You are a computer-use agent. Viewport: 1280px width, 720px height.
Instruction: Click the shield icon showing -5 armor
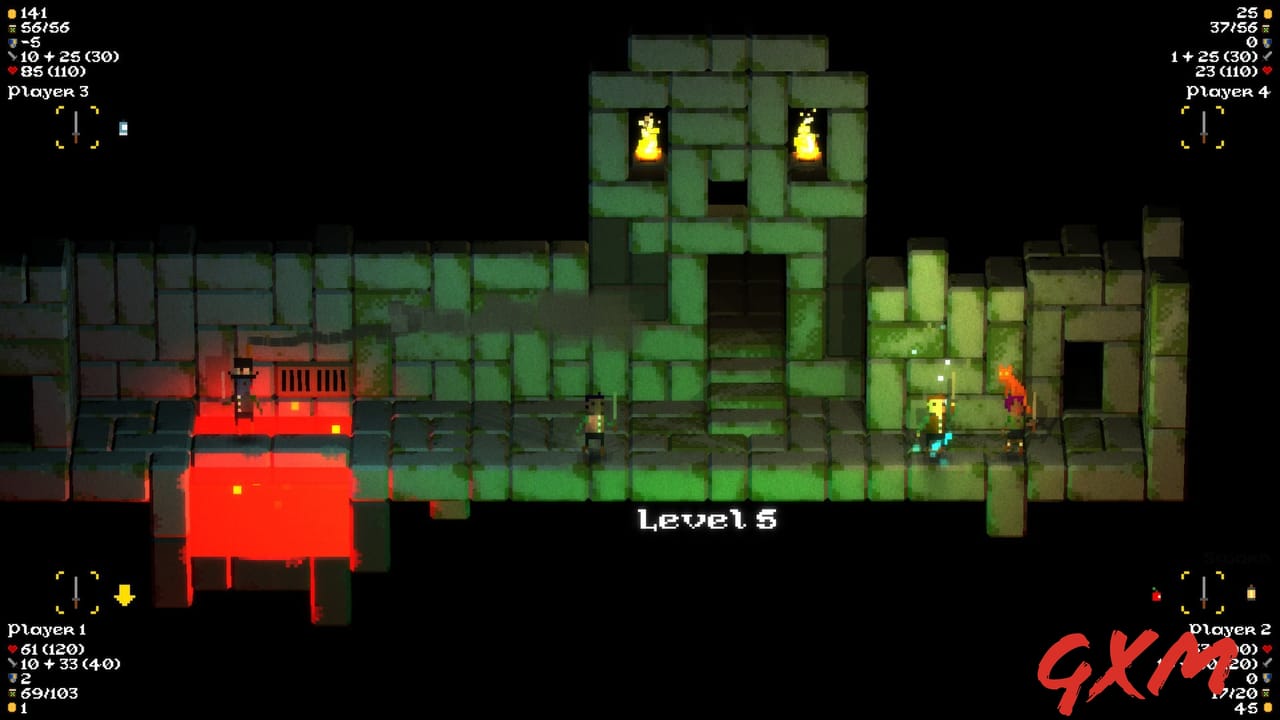[x=14, y=42]
